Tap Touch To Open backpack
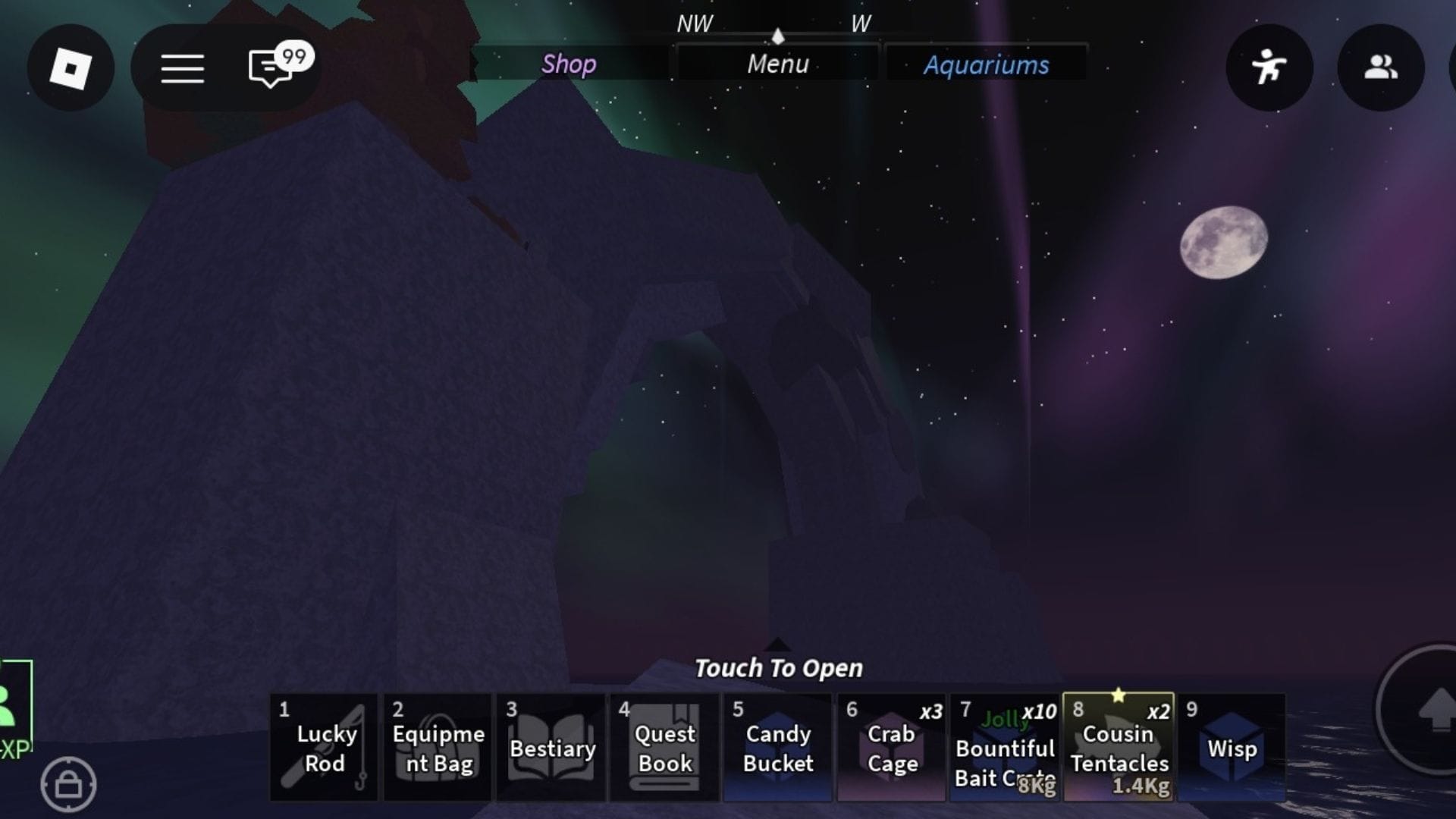Image resolution: width=1456 pixels, height=819 pixels. point(778,667)
